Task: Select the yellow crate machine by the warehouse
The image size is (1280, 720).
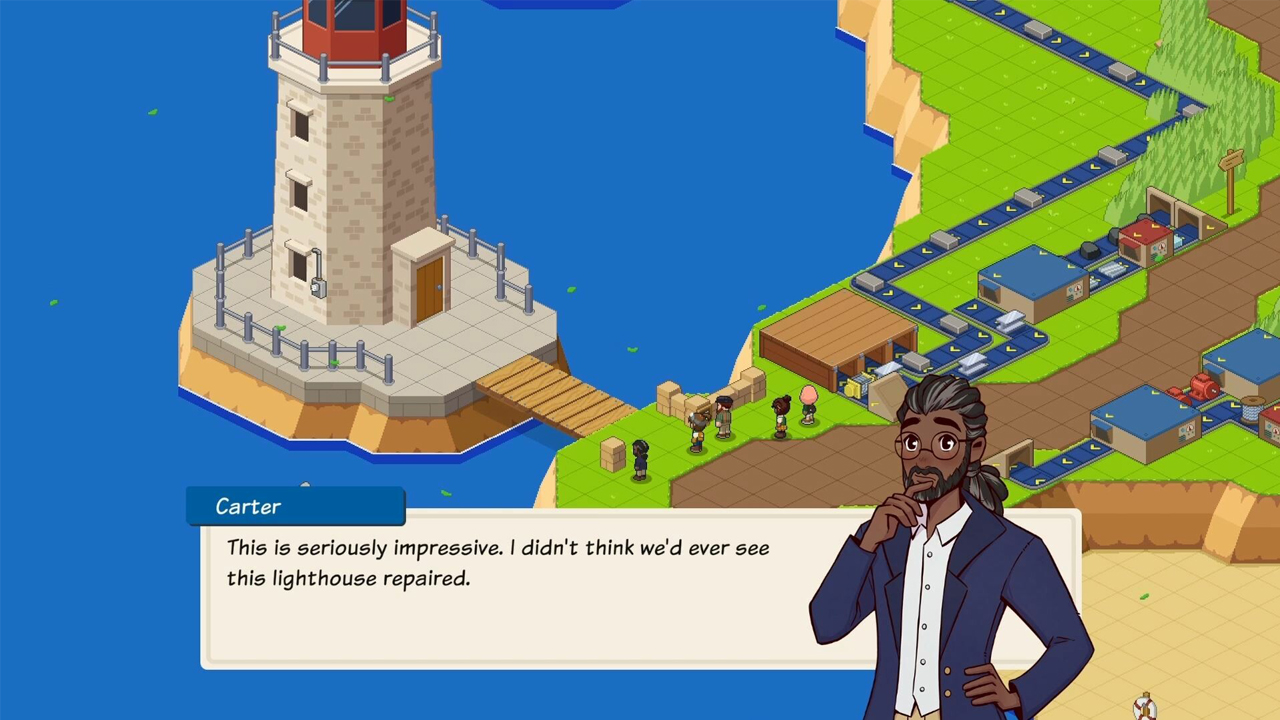Action: point(856,386)
